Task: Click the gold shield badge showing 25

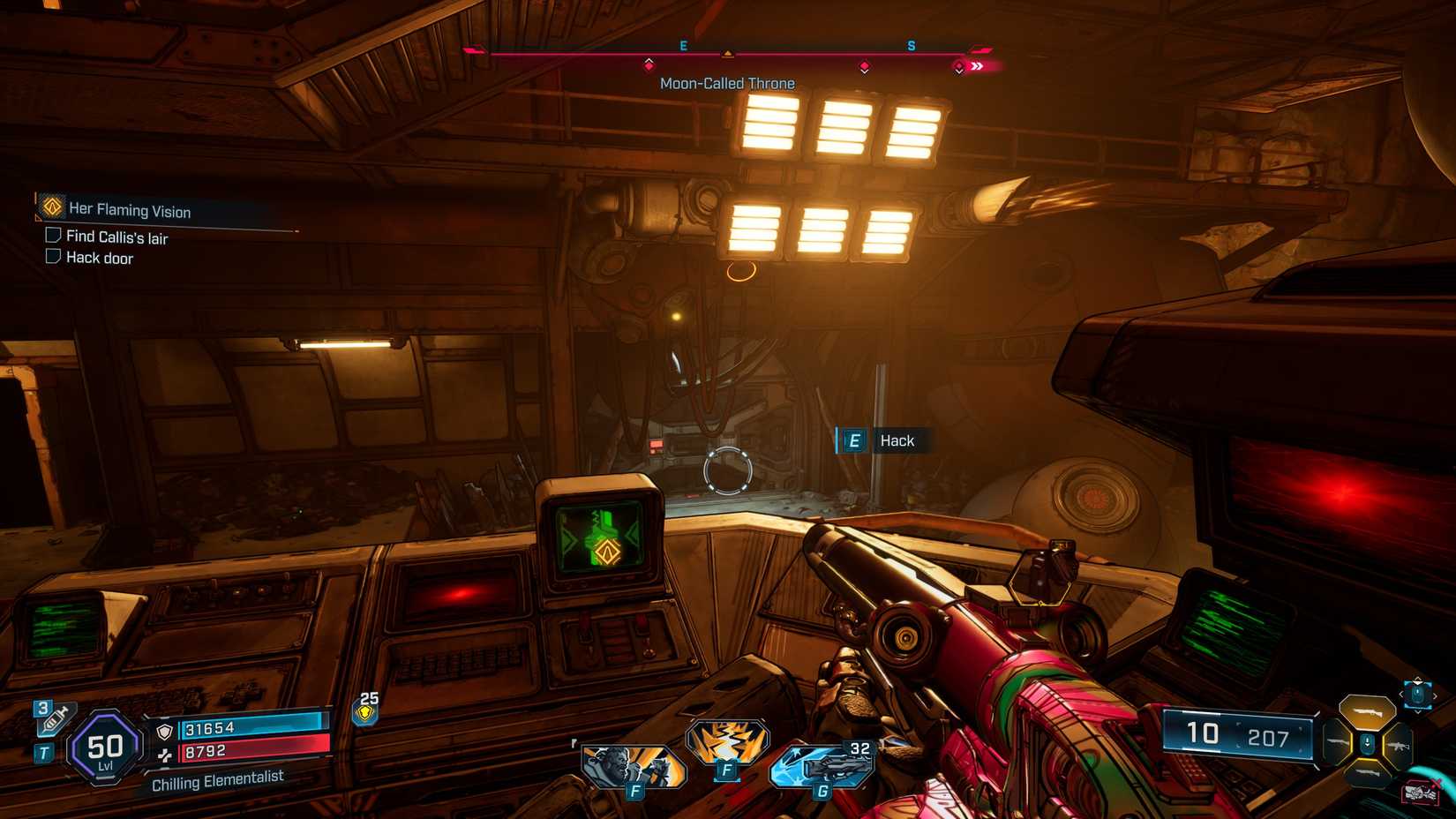Action: [x=364, y=712]
